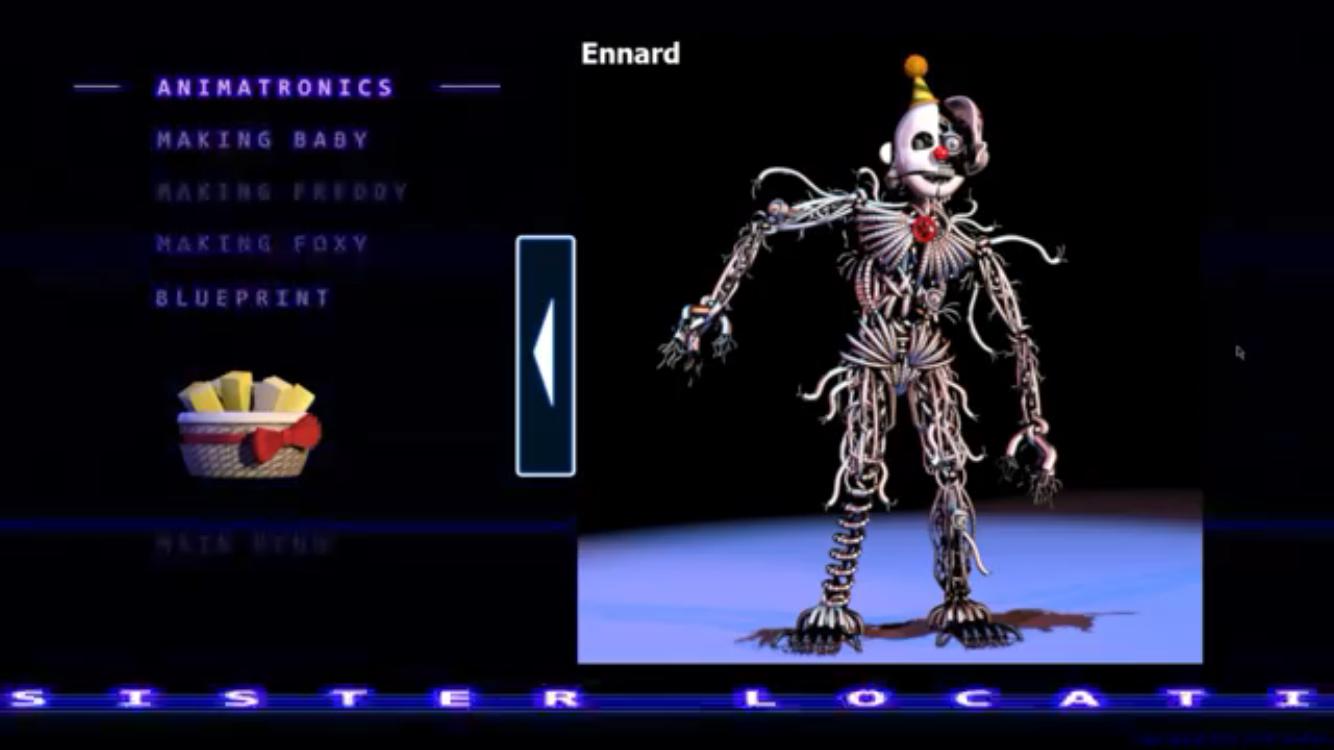The width and height of the screenshot is (1334, 750).
Task: Click the Ennard name label
Action: 631,55
